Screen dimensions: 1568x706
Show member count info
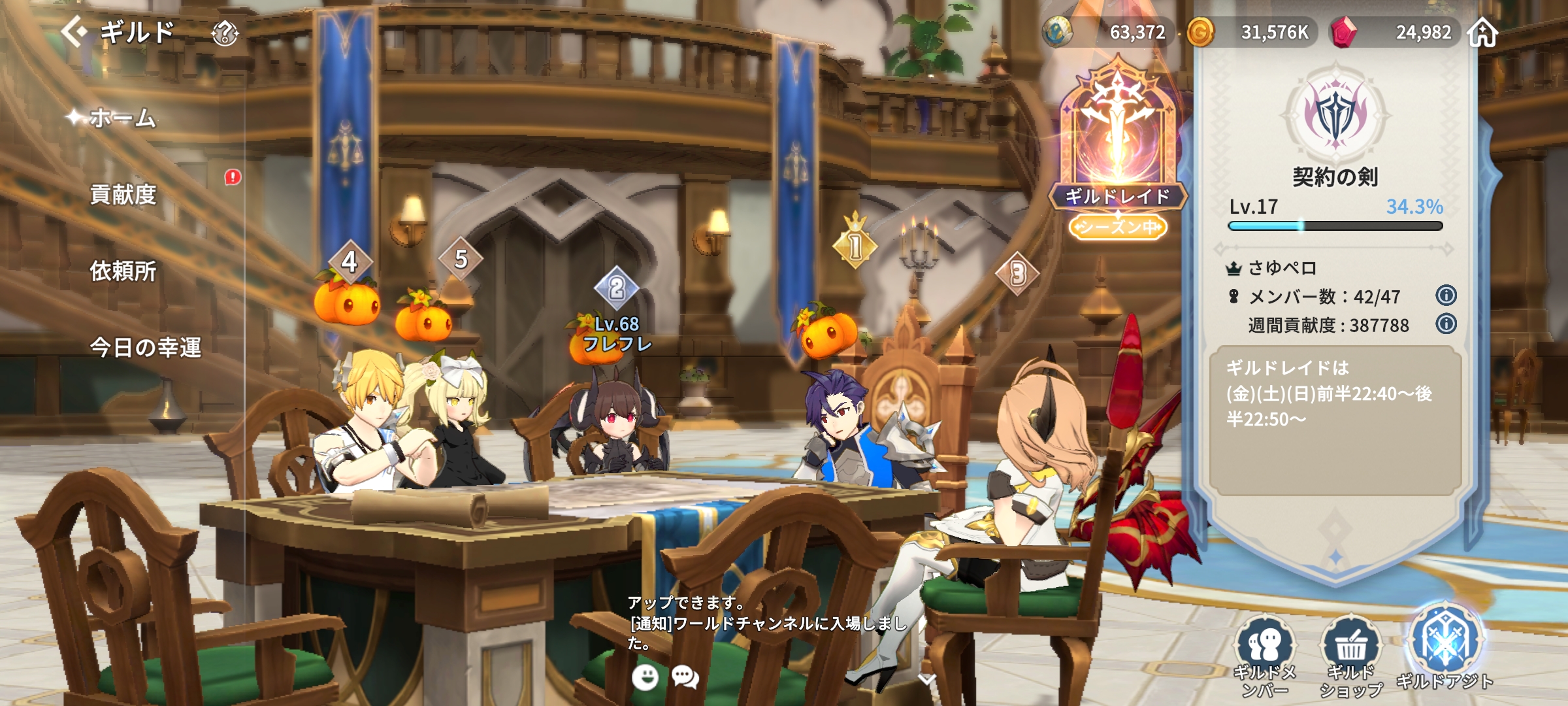(x=1446, y=295)
